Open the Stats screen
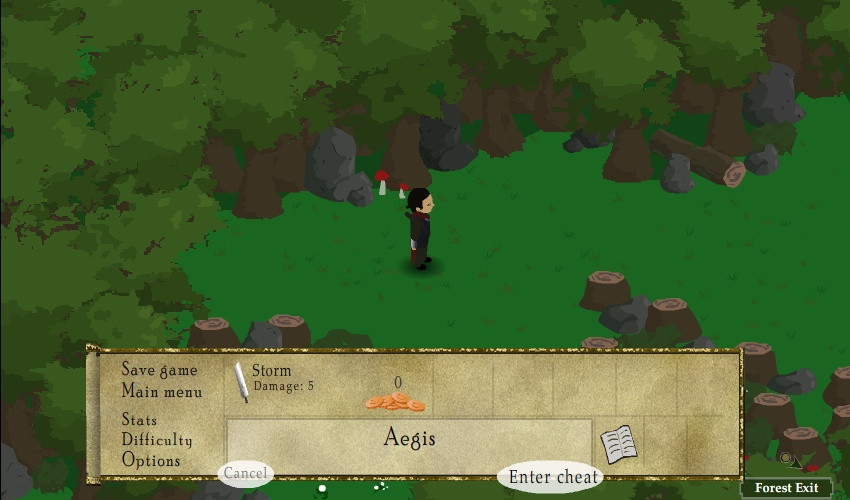Viewport: 850px width, 500px height. pyautogui.click(x=139, y=420)
